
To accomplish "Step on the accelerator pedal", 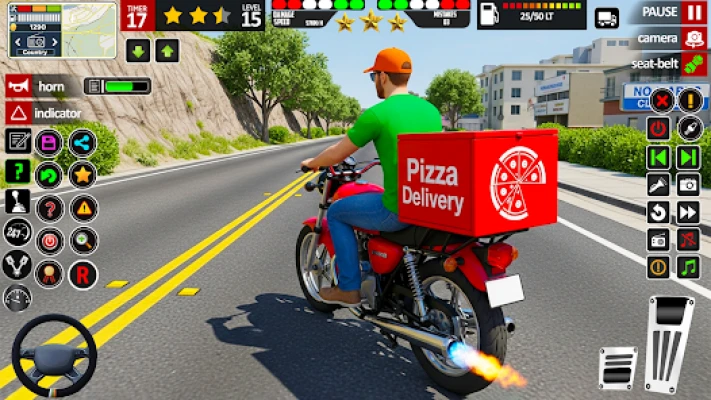I will coord(670,343).
